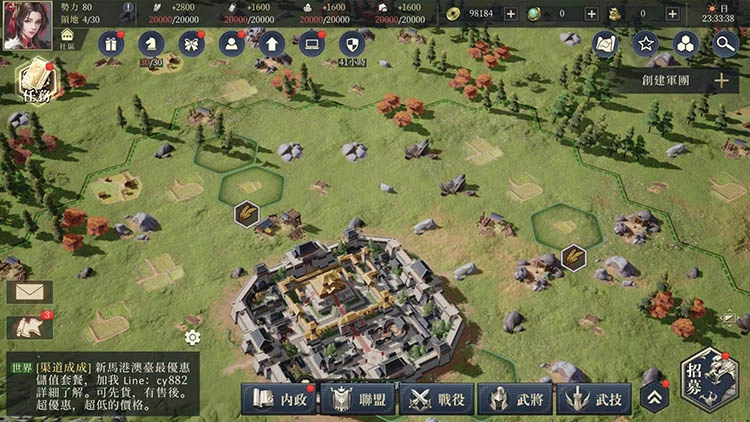Image resolution: width=750 pixels, height=422 pixels.
Task: Open the 聯盟 alliance menu
Action: (x=358, y=398)
